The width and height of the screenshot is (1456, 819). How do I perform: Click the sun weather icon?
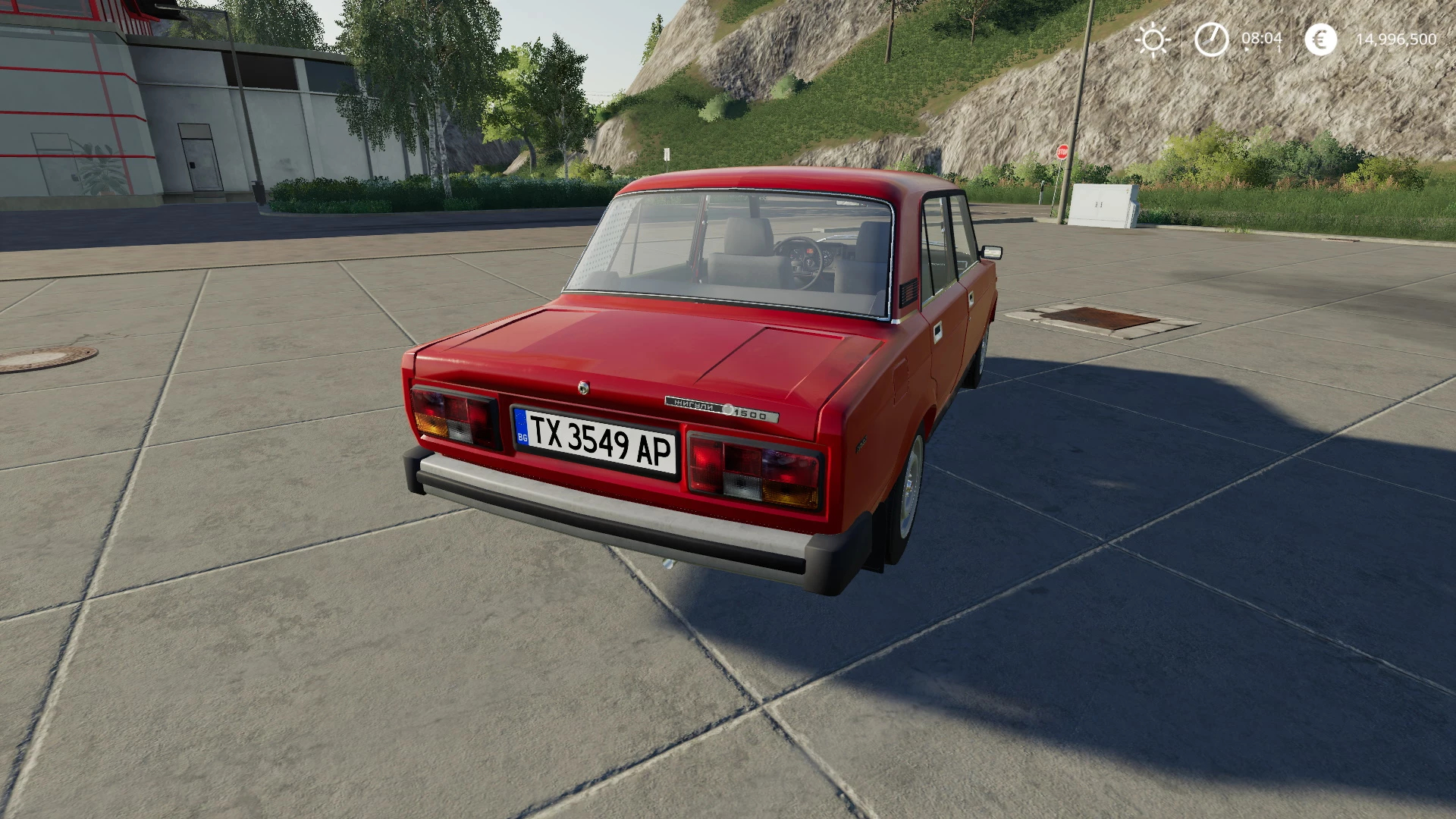[x=1153, y=39]
